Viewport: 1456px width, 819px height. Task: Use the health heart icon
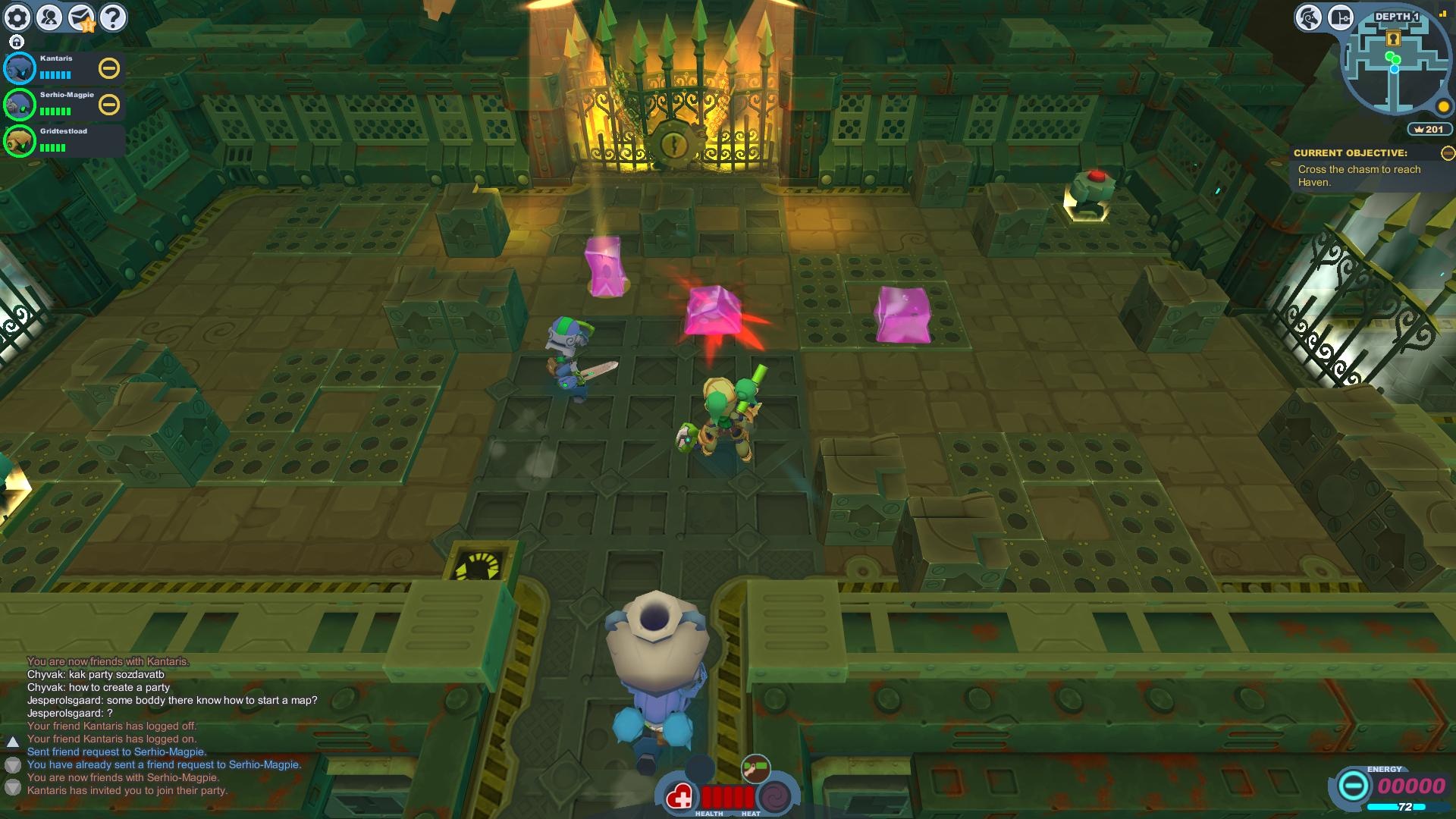680,797
